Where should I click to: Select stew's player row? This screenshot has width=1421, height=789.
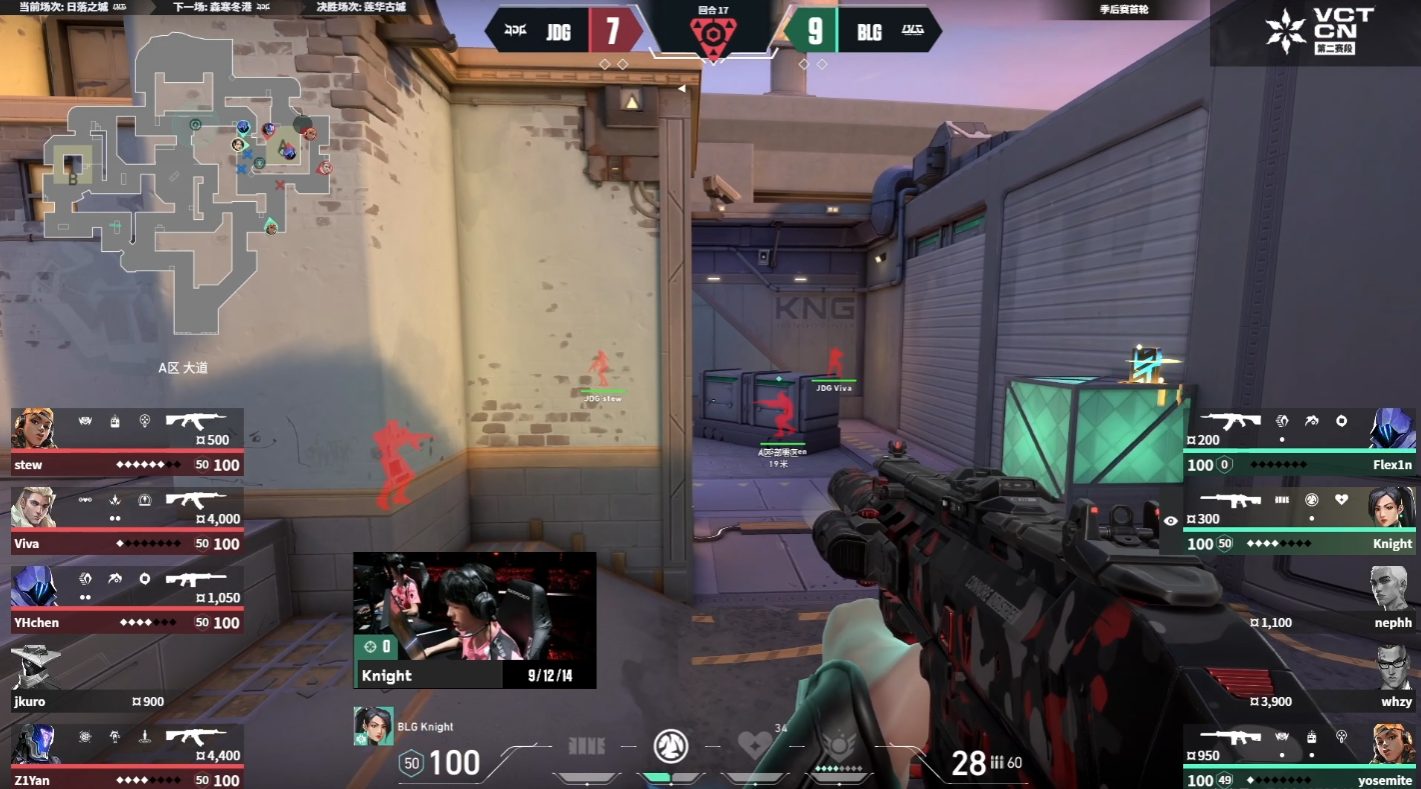[x=127, y=442]
